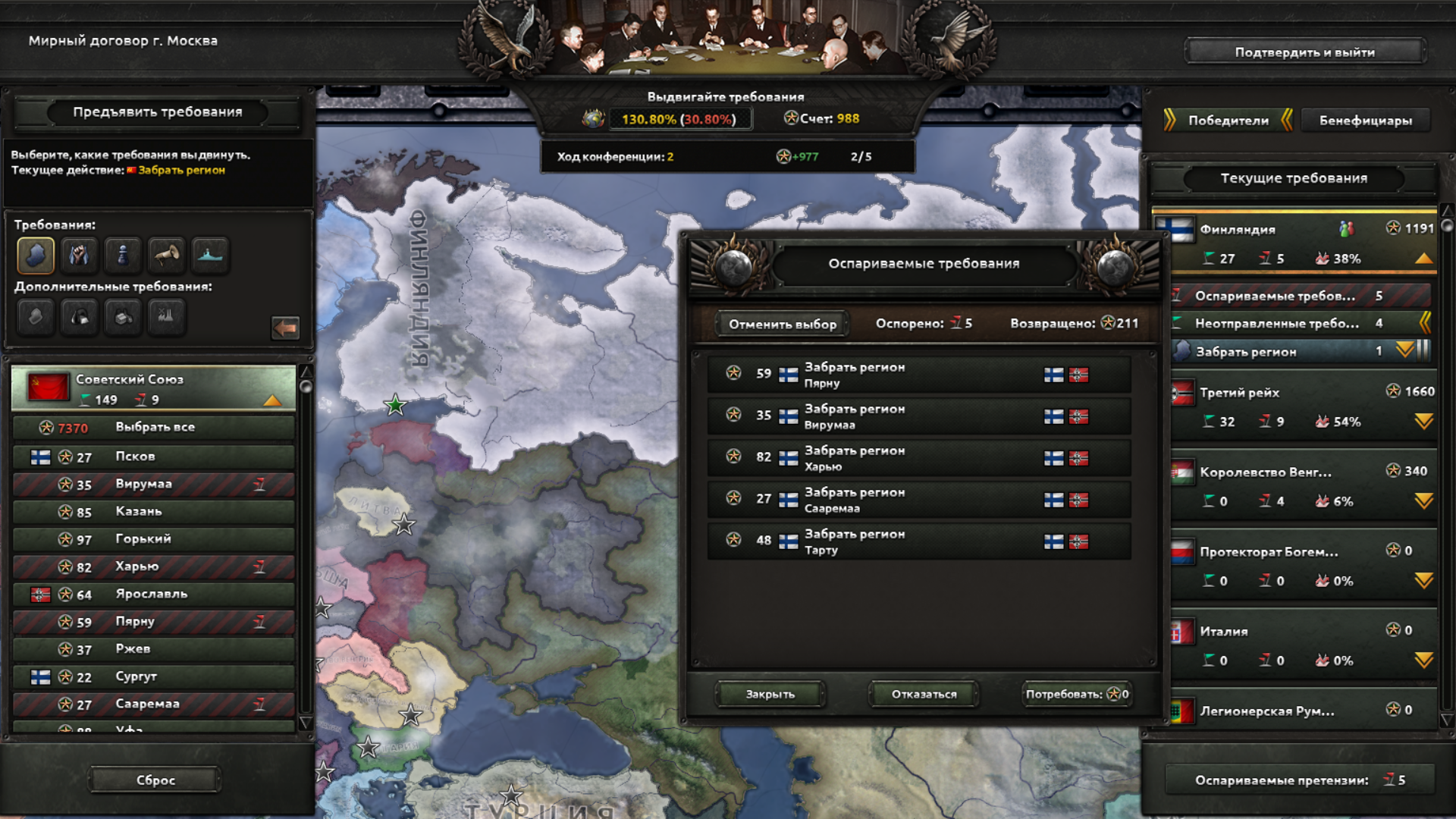Viewport: 1456px width, 819px height.
Task: Select Казань from the state list
Action: (154, 512)
